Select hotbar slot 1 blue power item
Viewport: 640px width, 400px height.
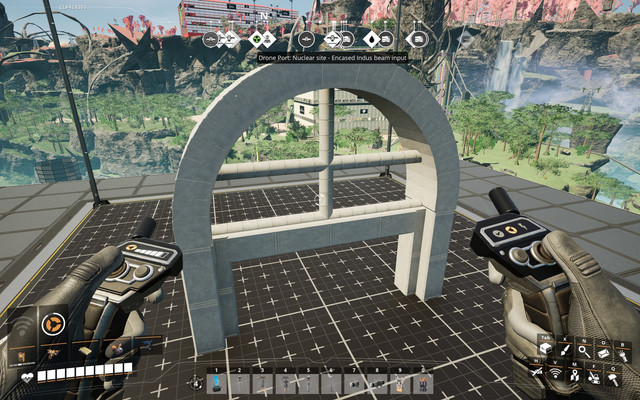[215, 383]
